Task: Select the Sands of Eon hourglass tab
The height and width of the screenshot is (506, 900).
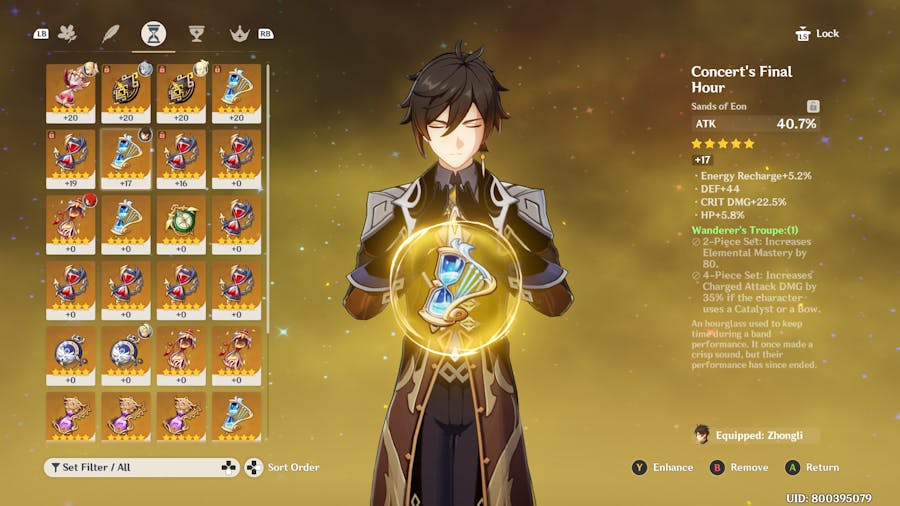Action: point(154,34)
